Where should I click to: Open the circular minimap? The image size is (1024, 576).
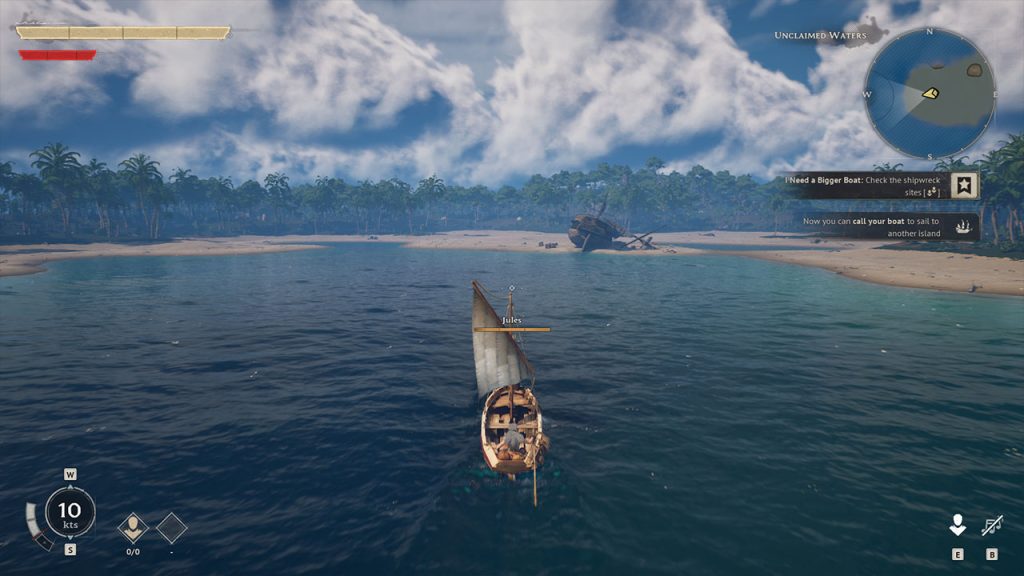point(929,93)
